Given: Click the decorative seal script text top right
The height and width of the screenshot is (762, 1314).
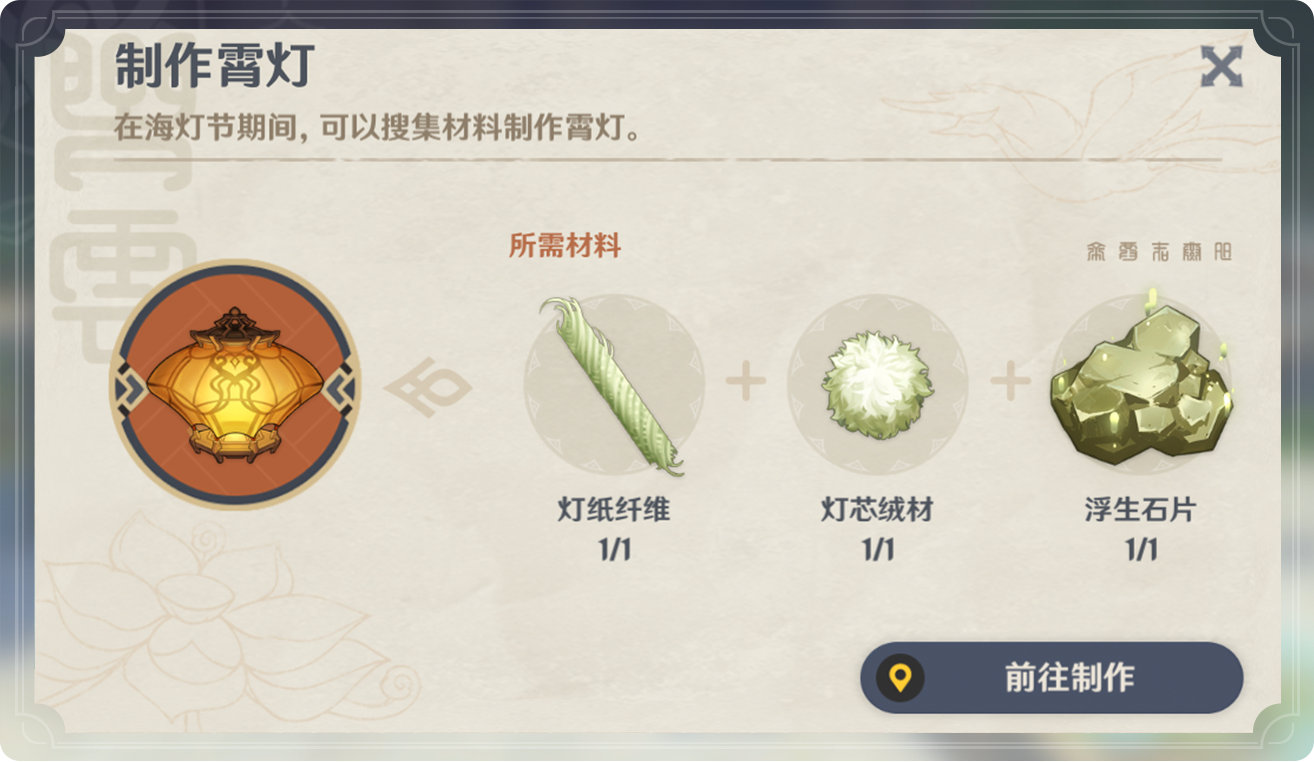Looking at the screenshot, I should pos(1160,251).
